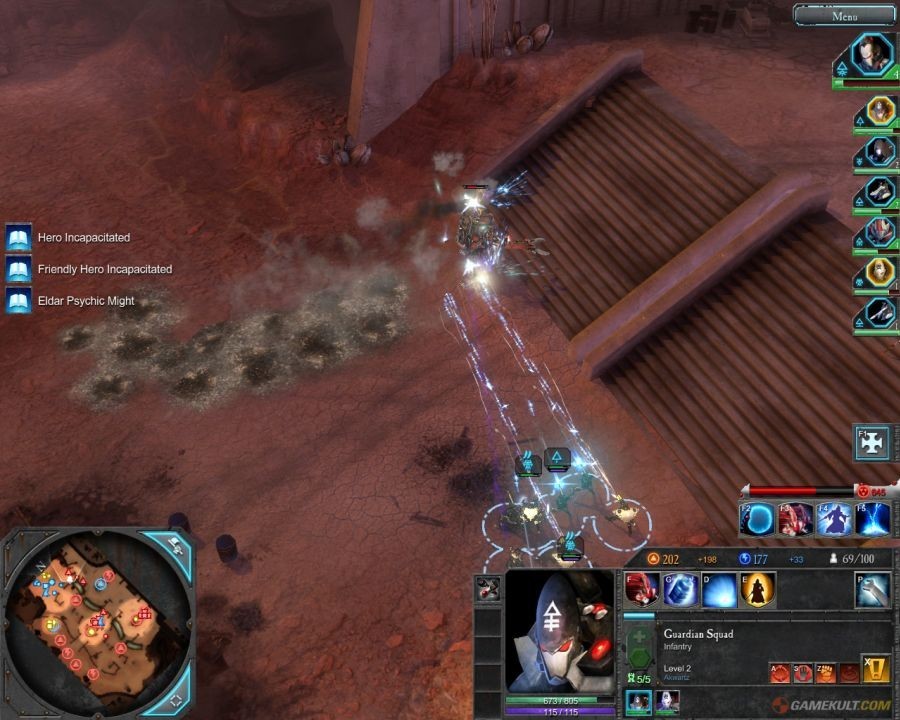Activate the F3 red armored global ability

795,520
